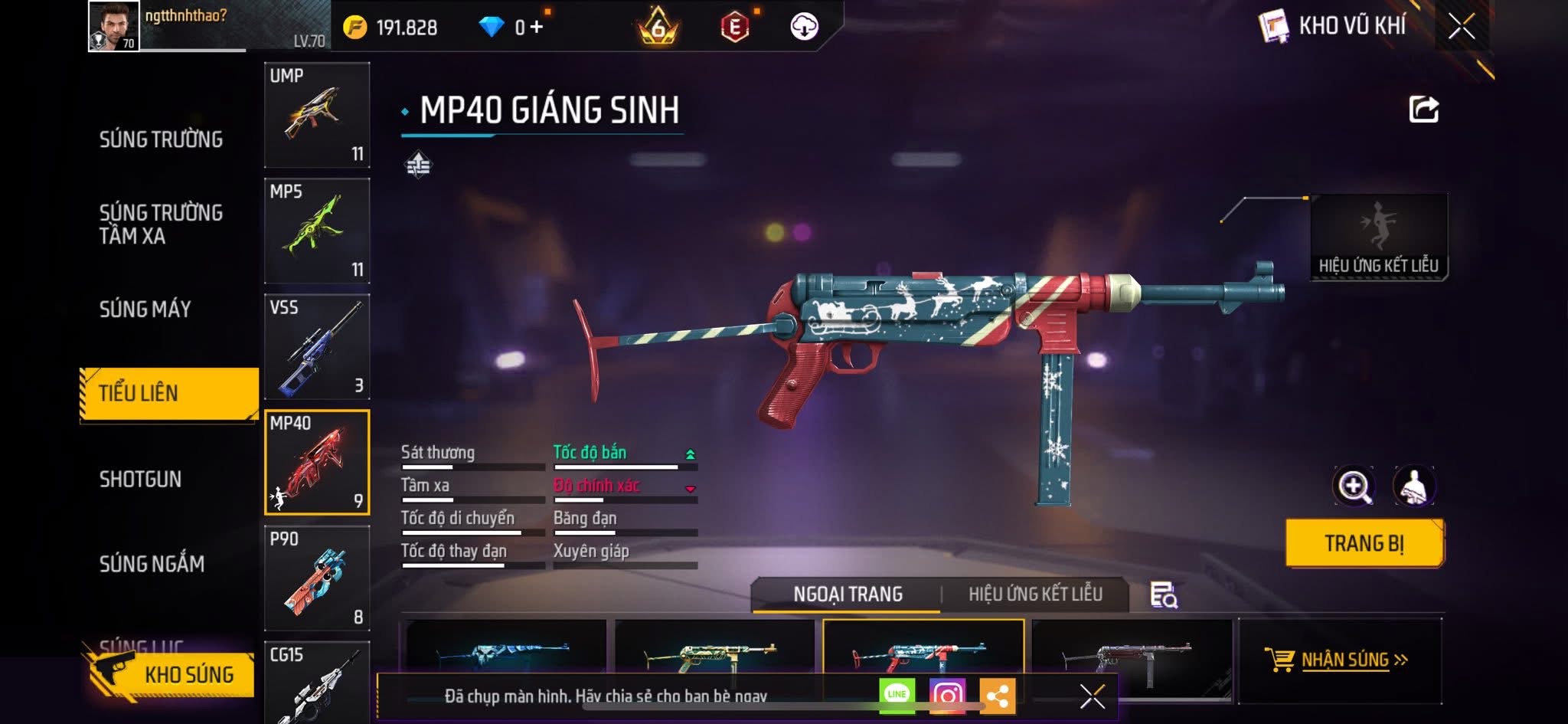Select the P90 weapon tile
This screenshot has width=1568, height=724.
317,578
